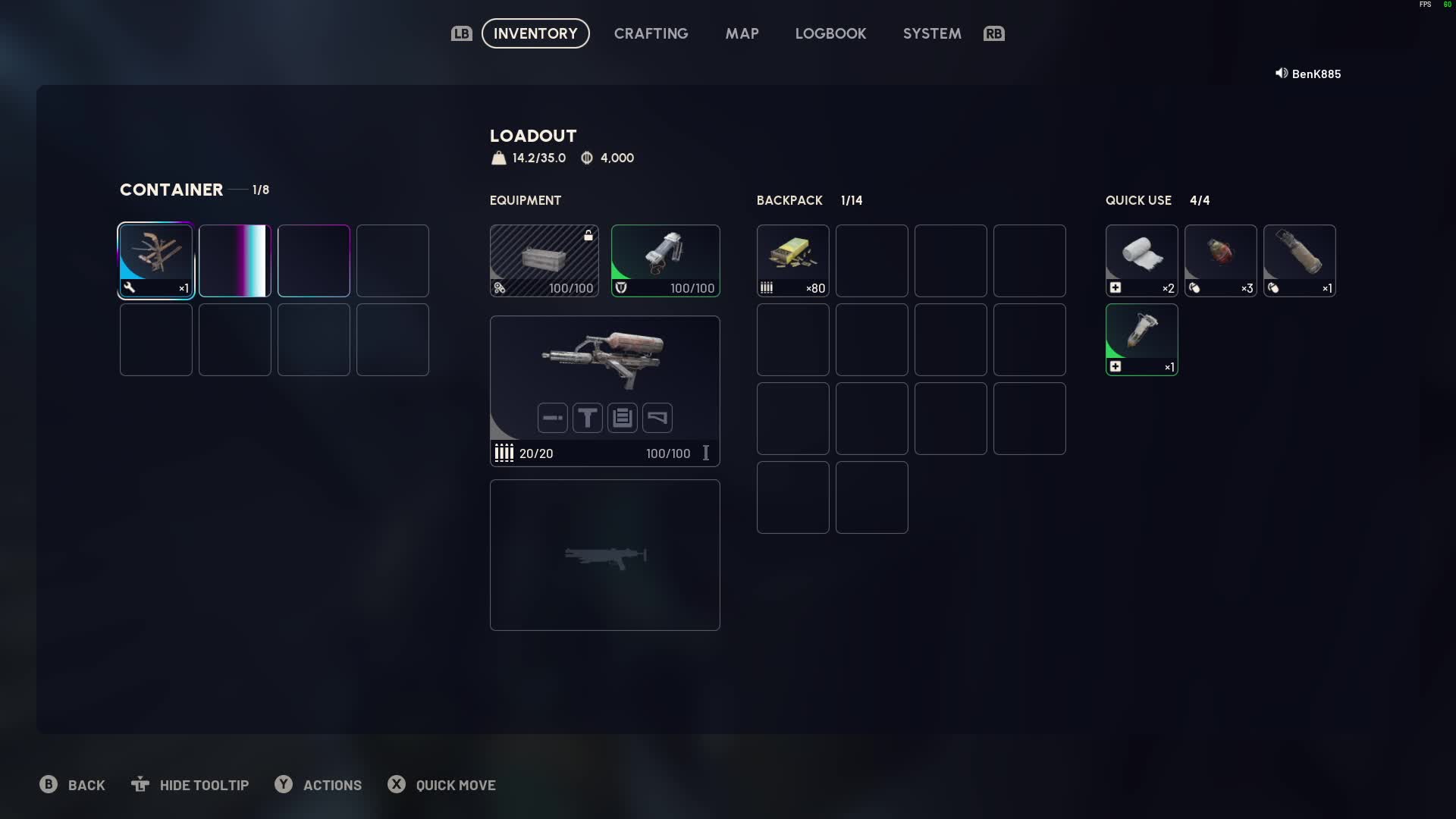Open the Crafting tab
The height and width of the screenshot is (819, 1456).
tap(651, 33)
